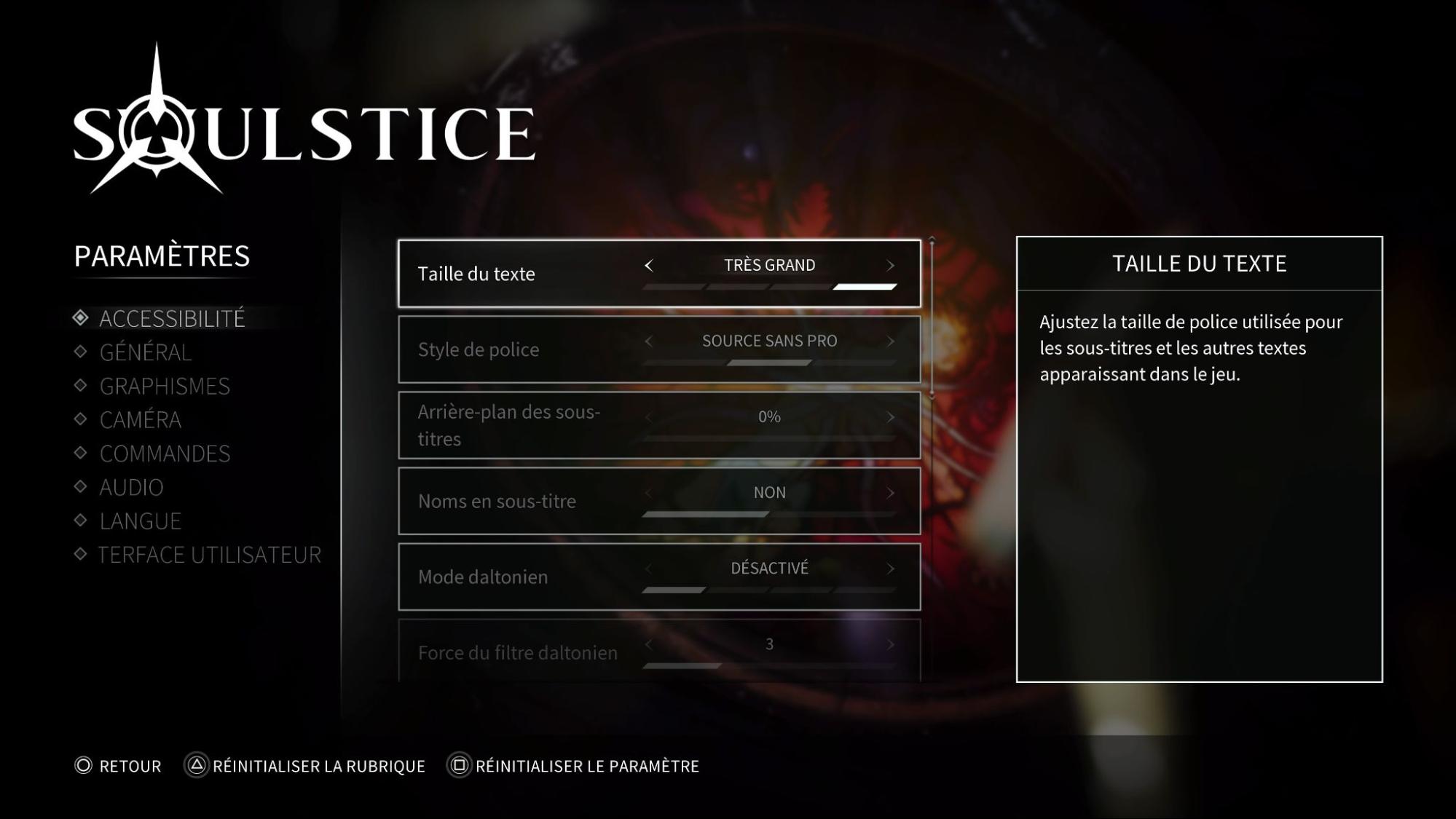
Task: Increase Taille du texte with right arrow
Action: tap(890, 266)
